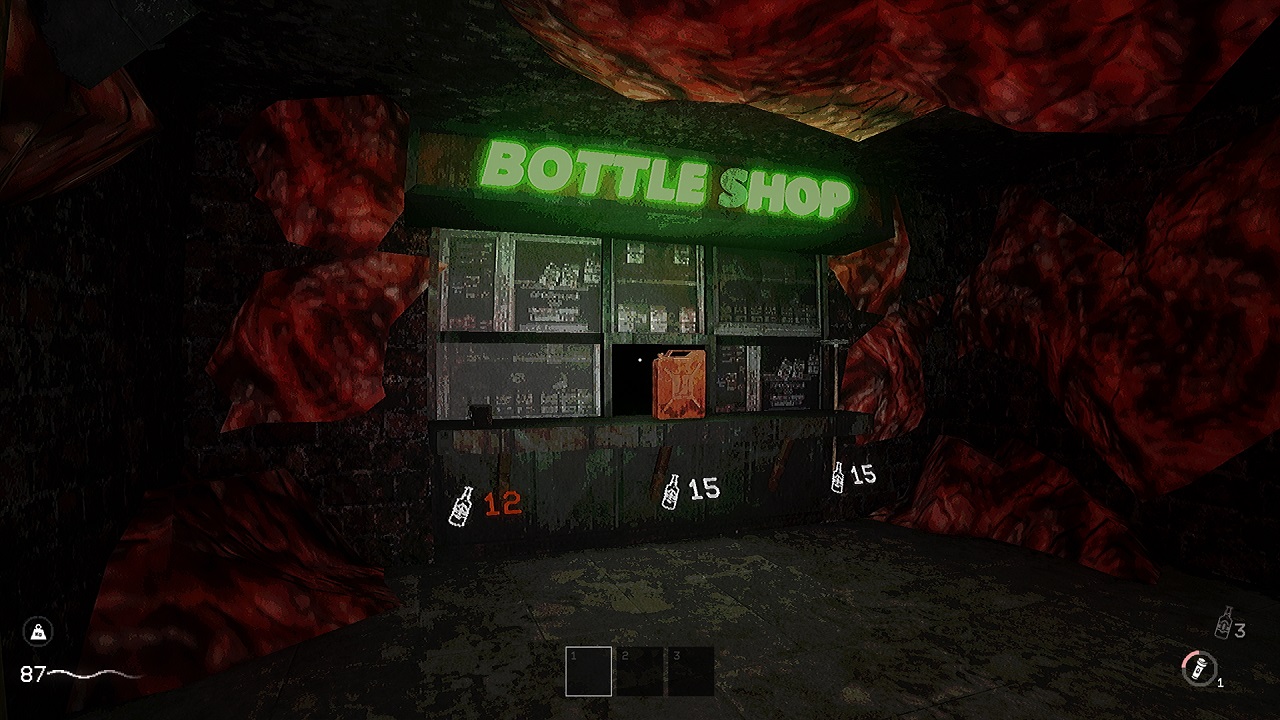Click the flashlight icon in the circular gauge
1280x720 pixels.
click(1198, 670)
